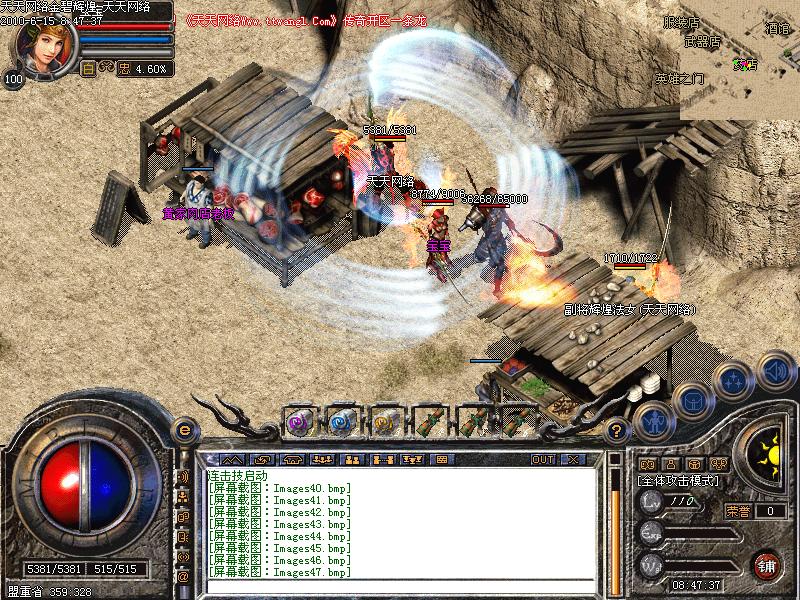The width and height of the screenshot is (800, 600).
Task: Click the mountain-shaped button above the chat
Action: (x=232, y=459)
